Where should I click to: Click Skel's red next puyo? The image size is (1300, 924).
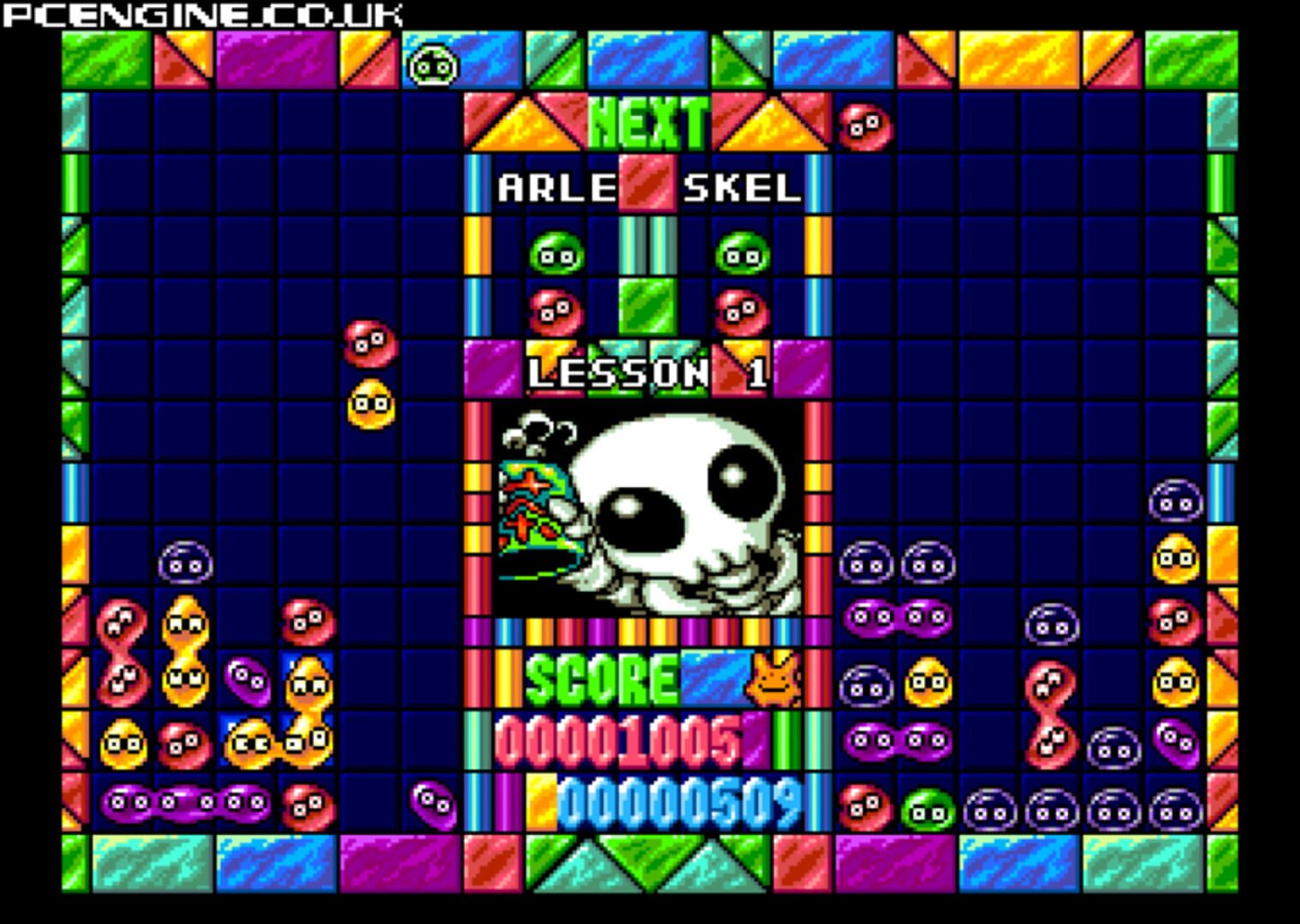[x=741, y=309]
